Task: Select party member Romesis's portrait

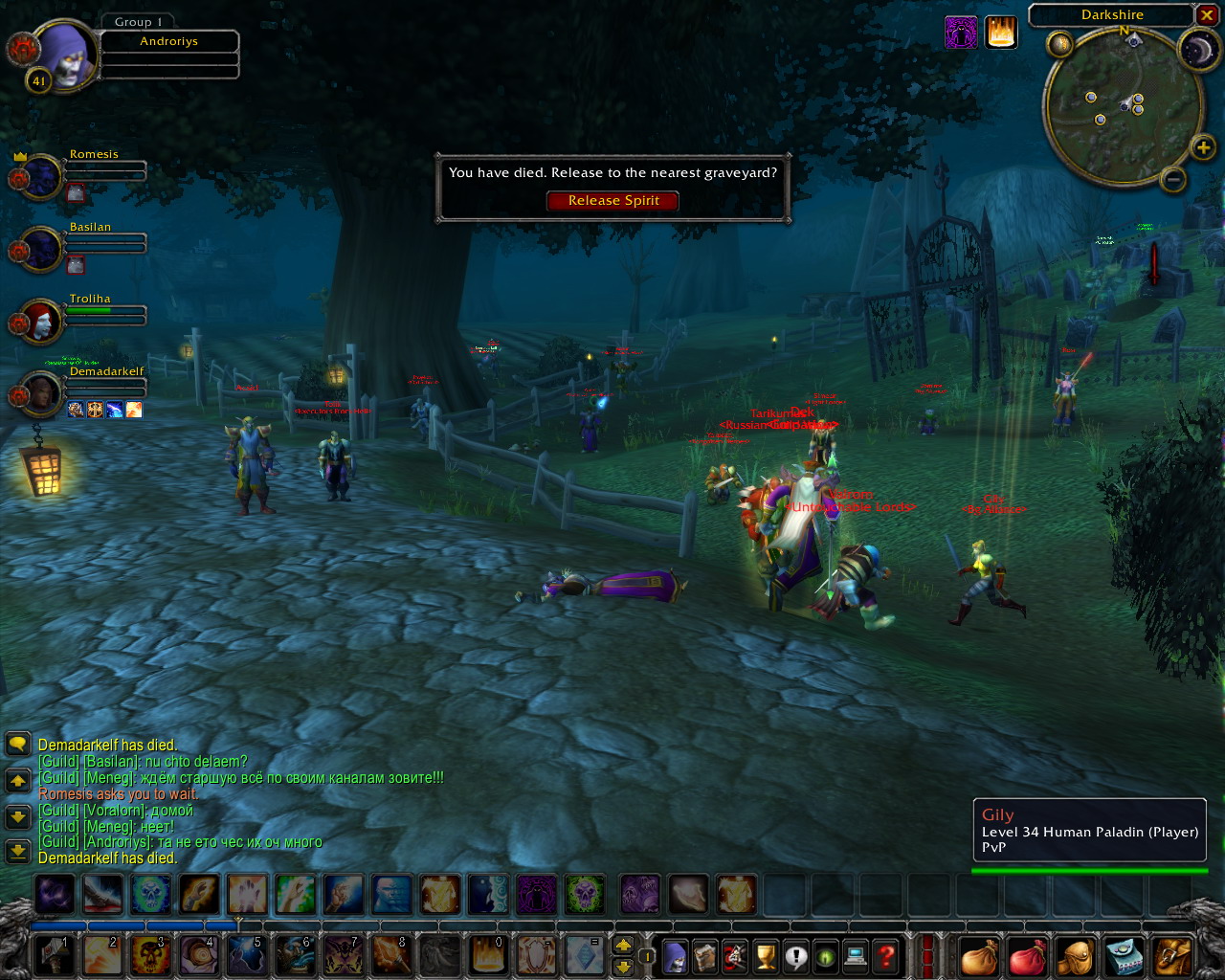Action: coord(41,178)
